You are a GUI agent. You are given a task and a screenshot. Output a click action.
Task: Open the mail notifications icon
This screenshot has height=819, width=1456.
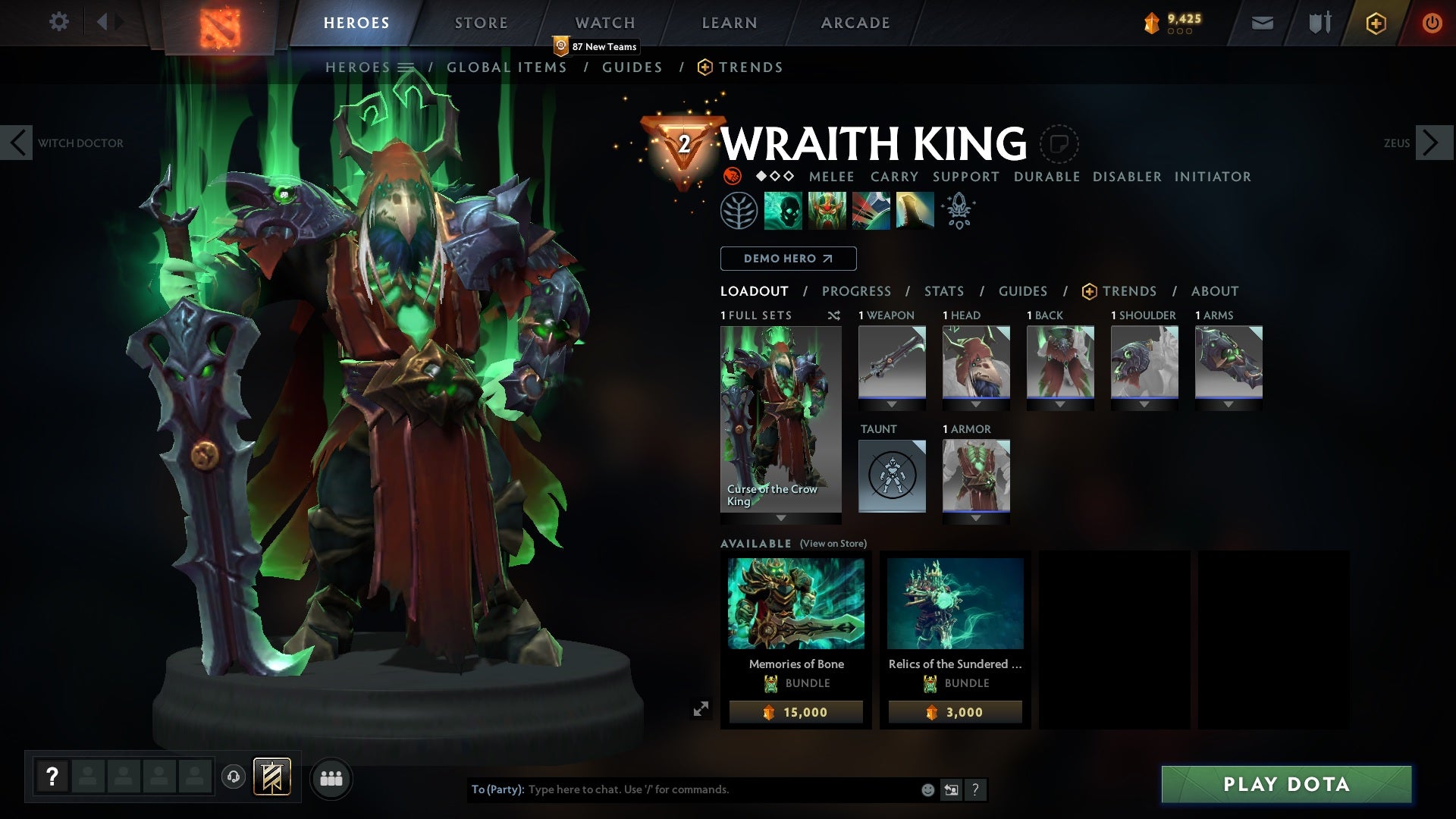1261,22
